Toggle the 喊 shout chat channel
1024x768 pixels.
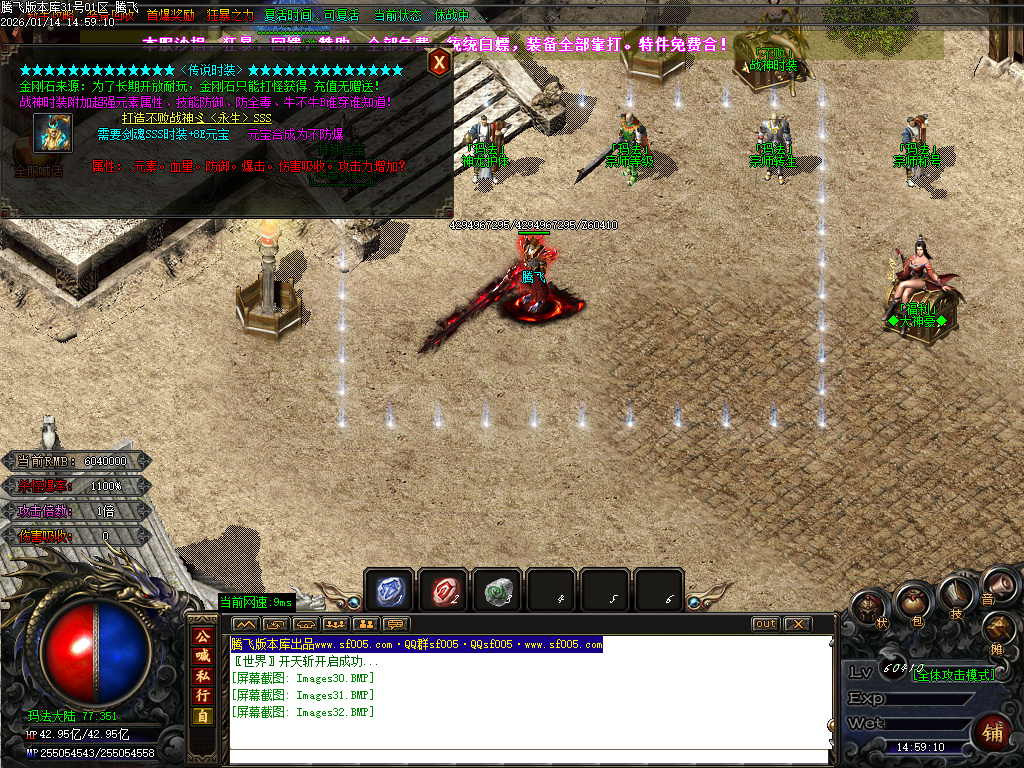[202, 656]
